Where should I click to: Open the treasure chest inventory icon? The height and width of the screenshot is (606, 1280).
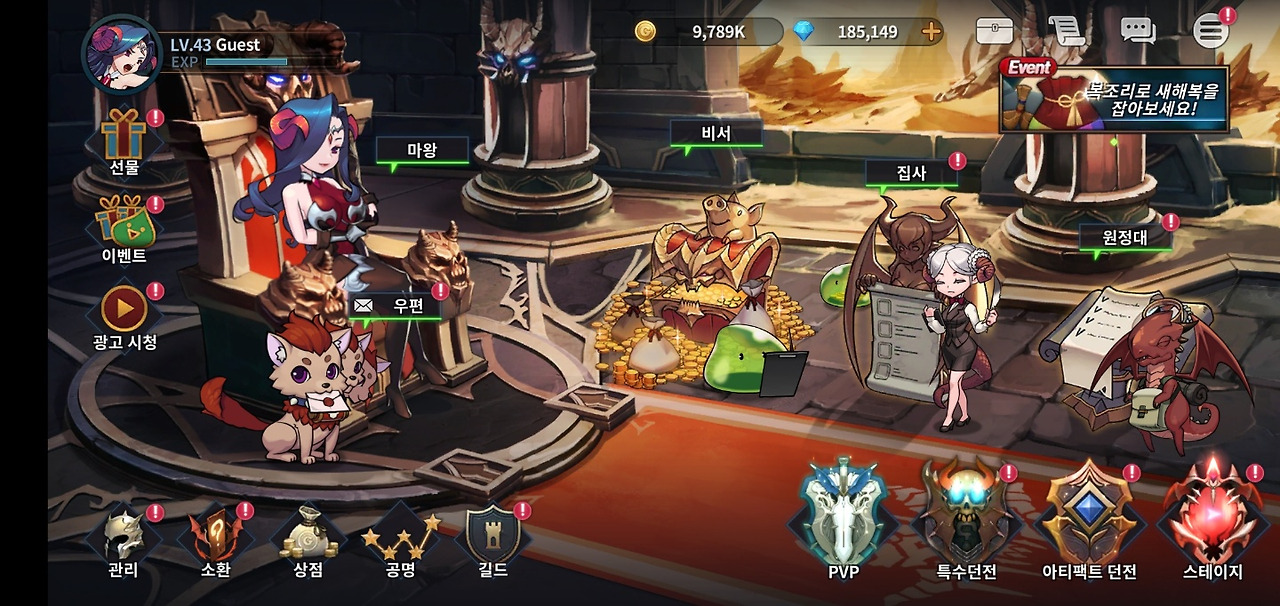994,31
